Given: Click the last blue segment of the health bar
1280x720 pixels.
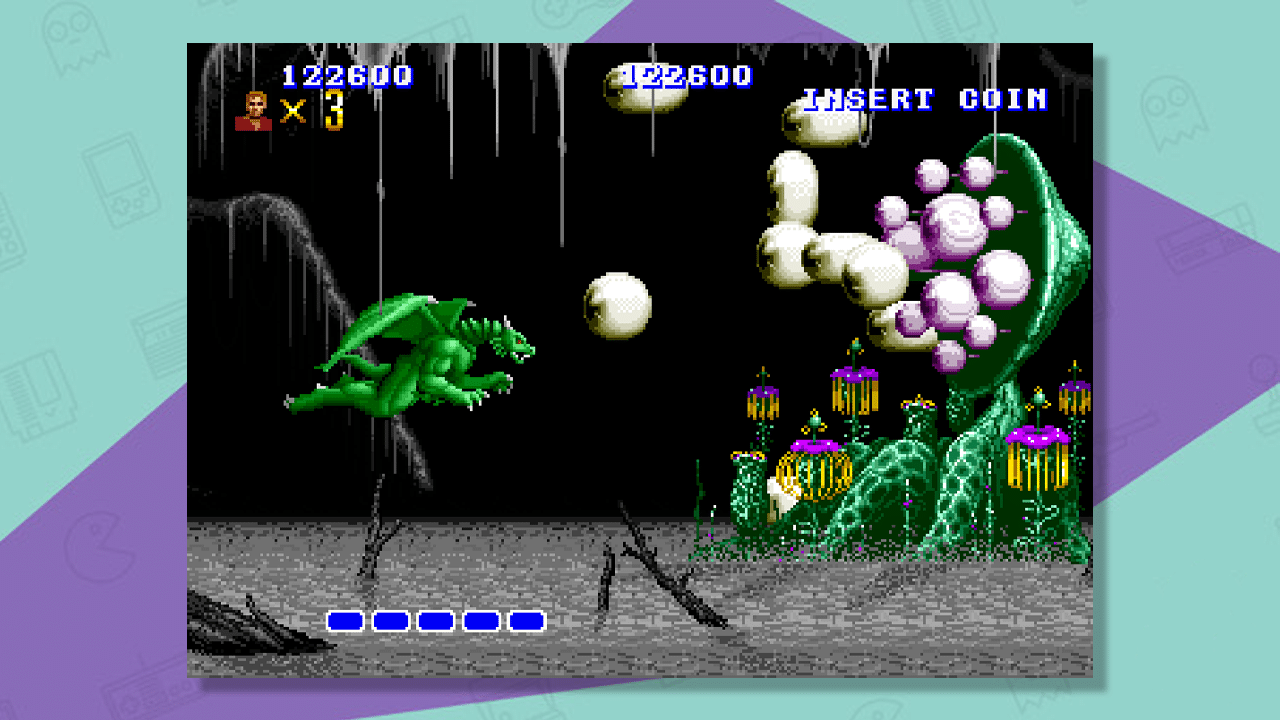Looking at the screenshot, I should coord(524,622).
